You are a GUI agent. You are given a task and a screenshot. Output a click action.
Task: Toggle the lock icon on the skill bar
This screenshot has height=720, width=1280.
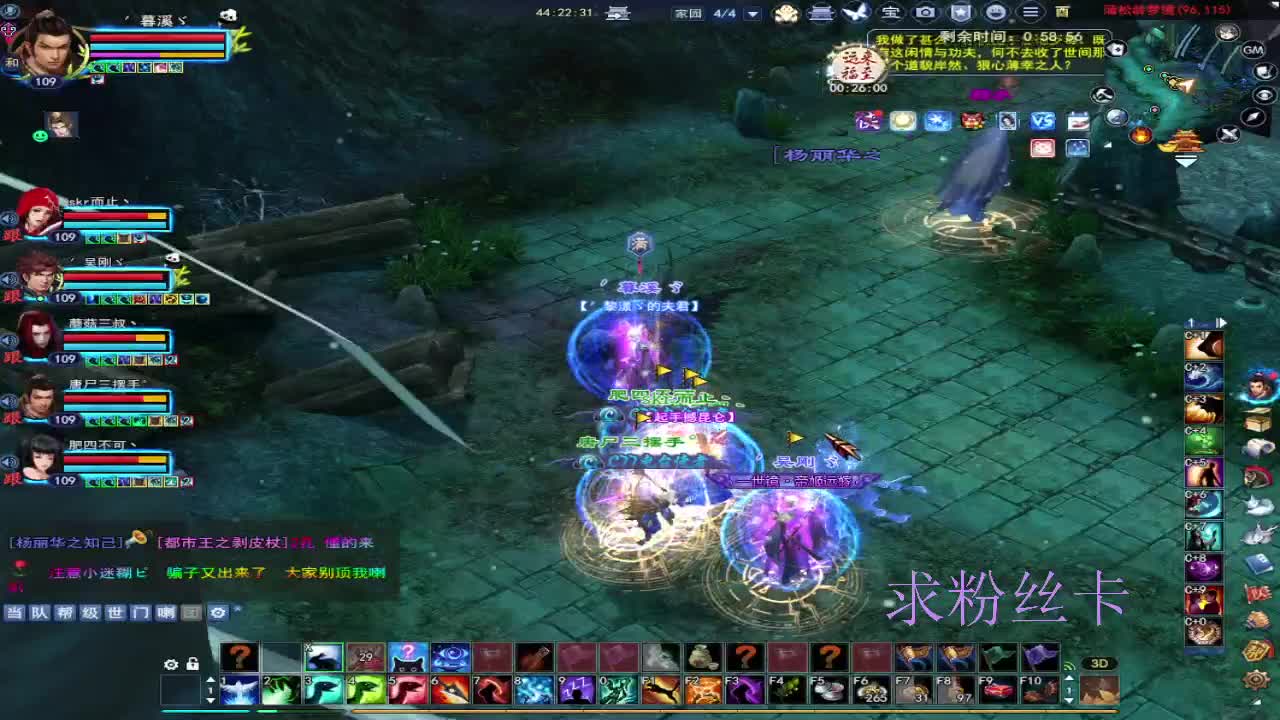(192, 664)
